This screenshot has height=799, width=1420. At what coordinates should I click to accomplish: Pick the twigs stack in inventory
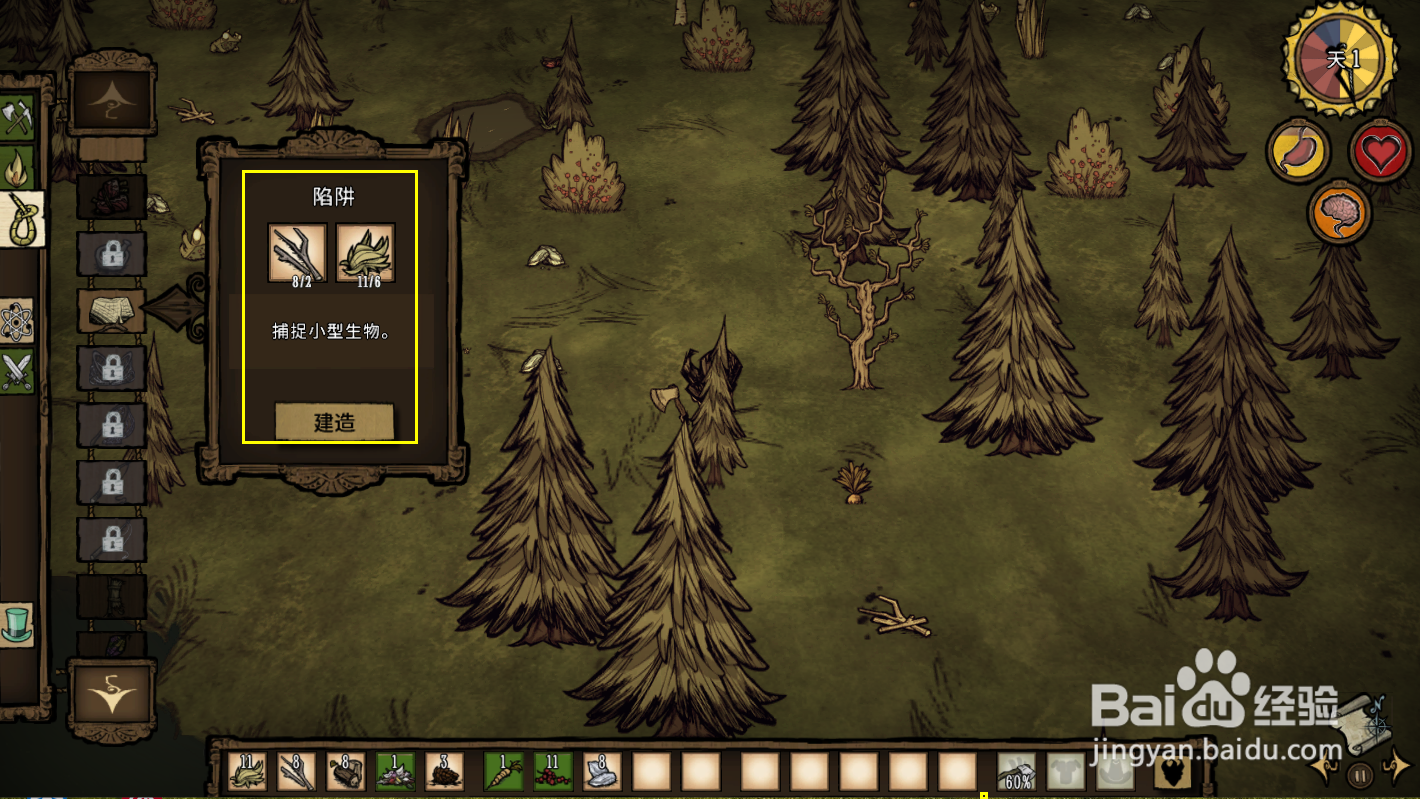tap(296, 771)
